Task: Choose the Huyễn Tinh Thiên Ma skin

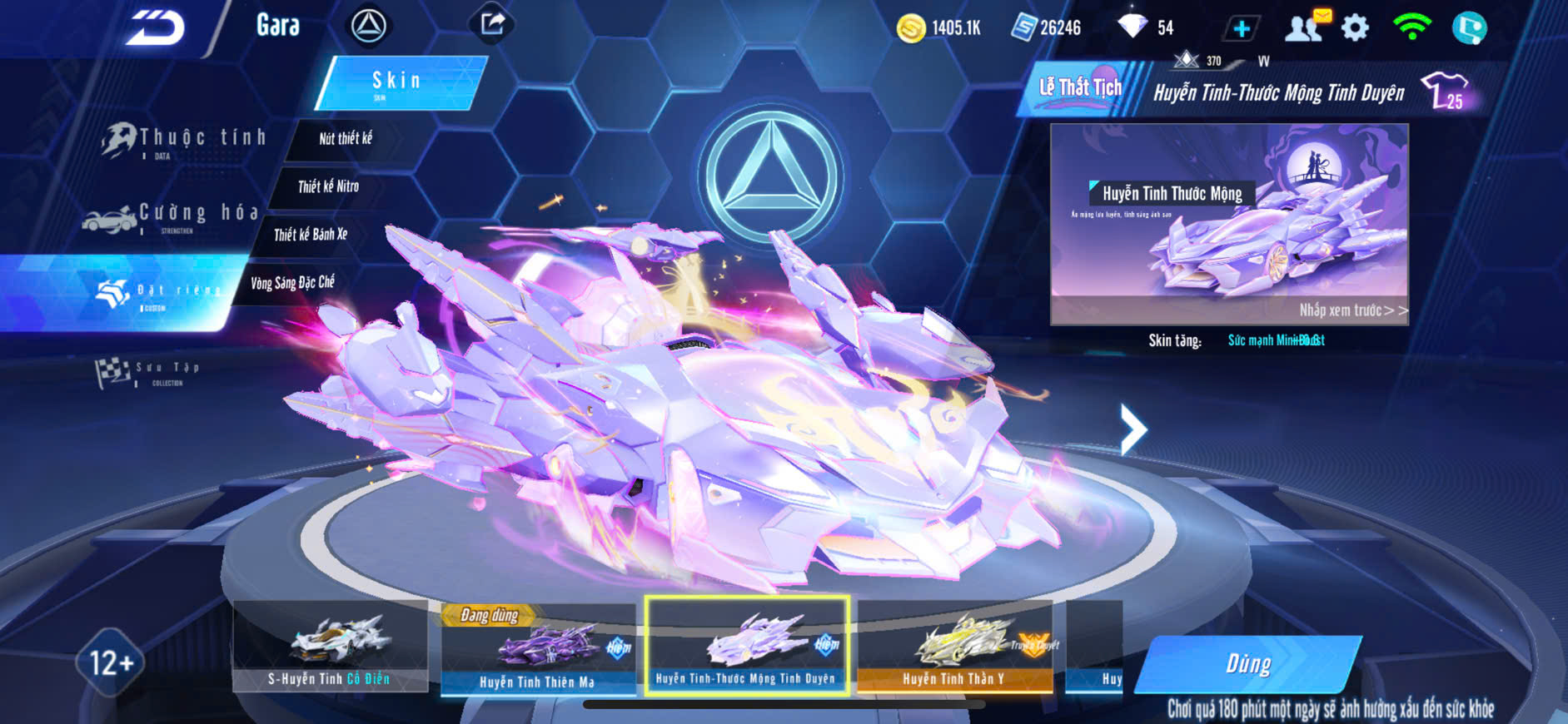Action: 537,649
